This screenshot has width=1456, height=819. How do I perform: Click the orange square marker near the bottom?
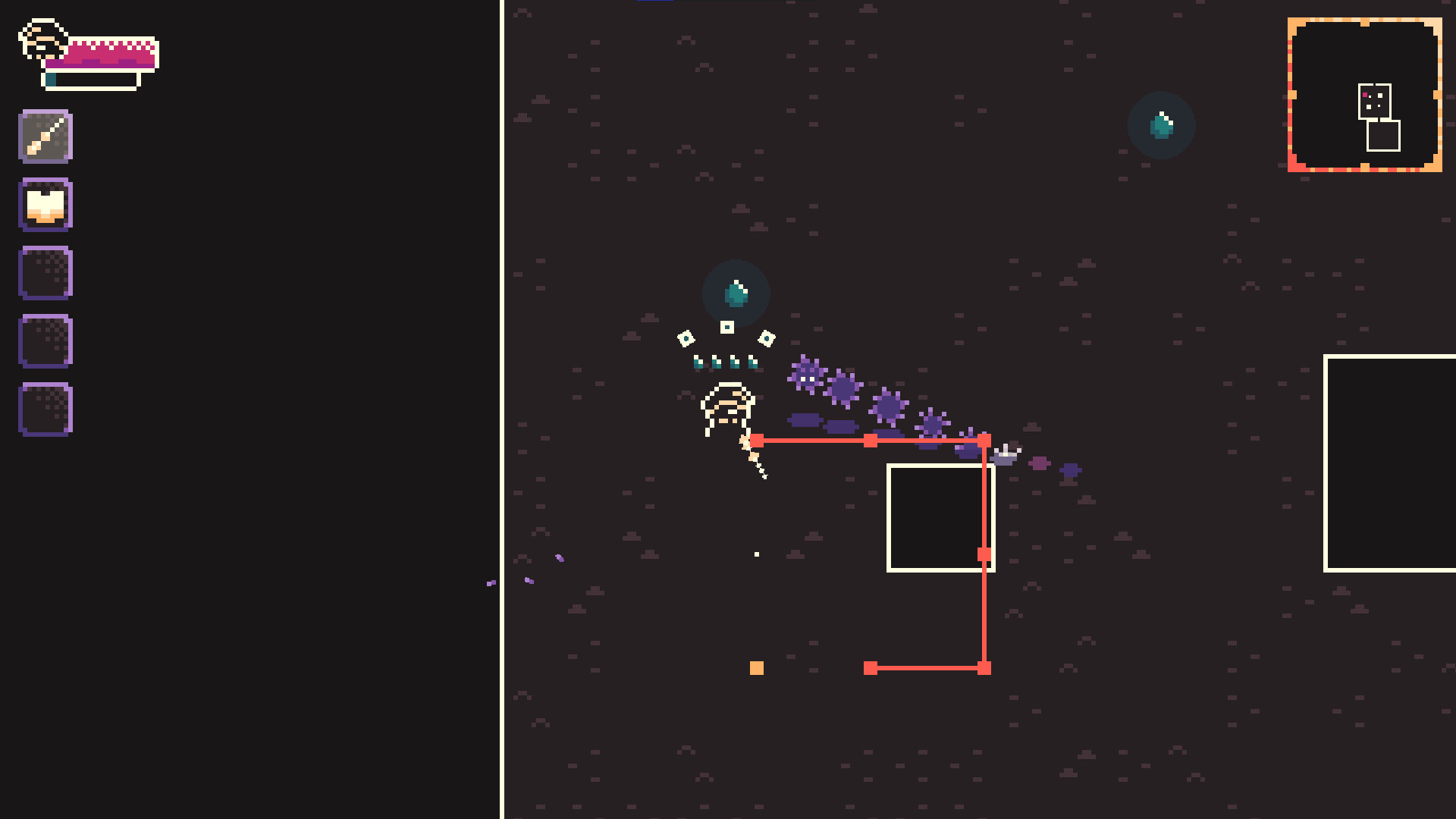pyautogui.click(x=756, y=668)
